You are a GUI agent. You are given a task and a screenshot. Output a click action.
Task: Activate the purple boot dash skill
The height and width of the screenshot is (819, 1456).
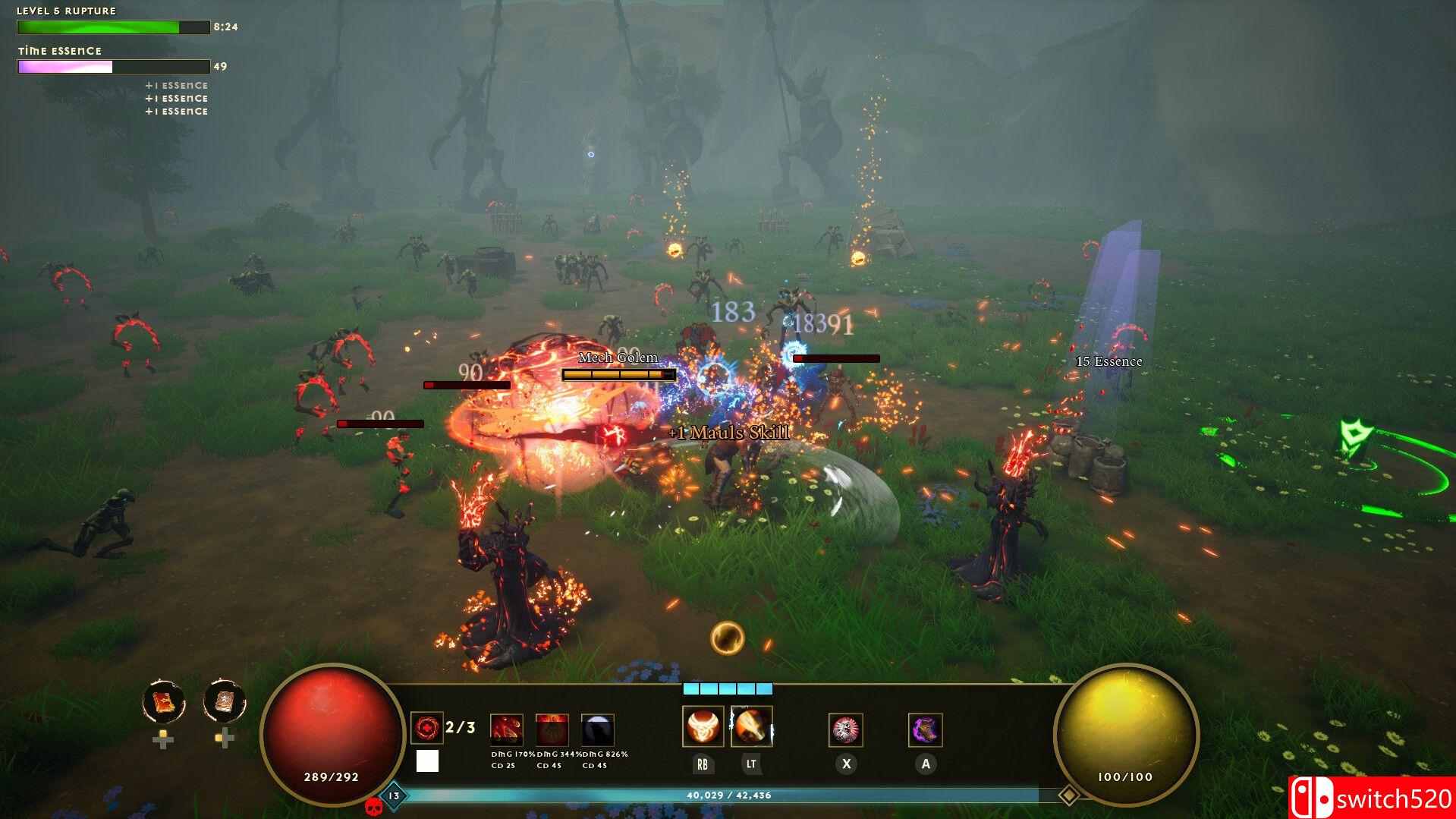(925, 730)
